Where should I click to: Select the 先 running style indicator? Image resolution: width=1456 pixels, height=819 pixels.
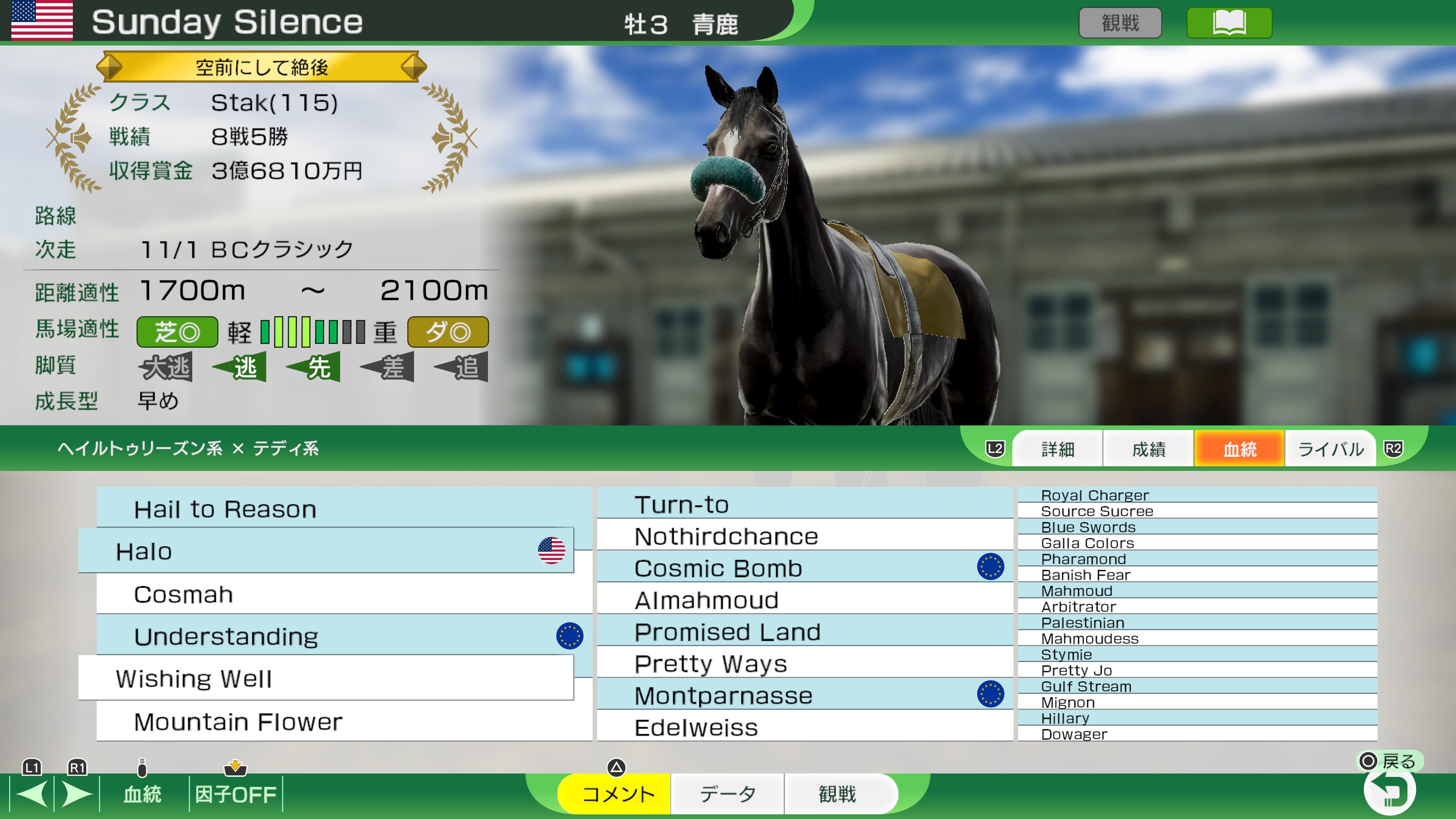(314, 367)
